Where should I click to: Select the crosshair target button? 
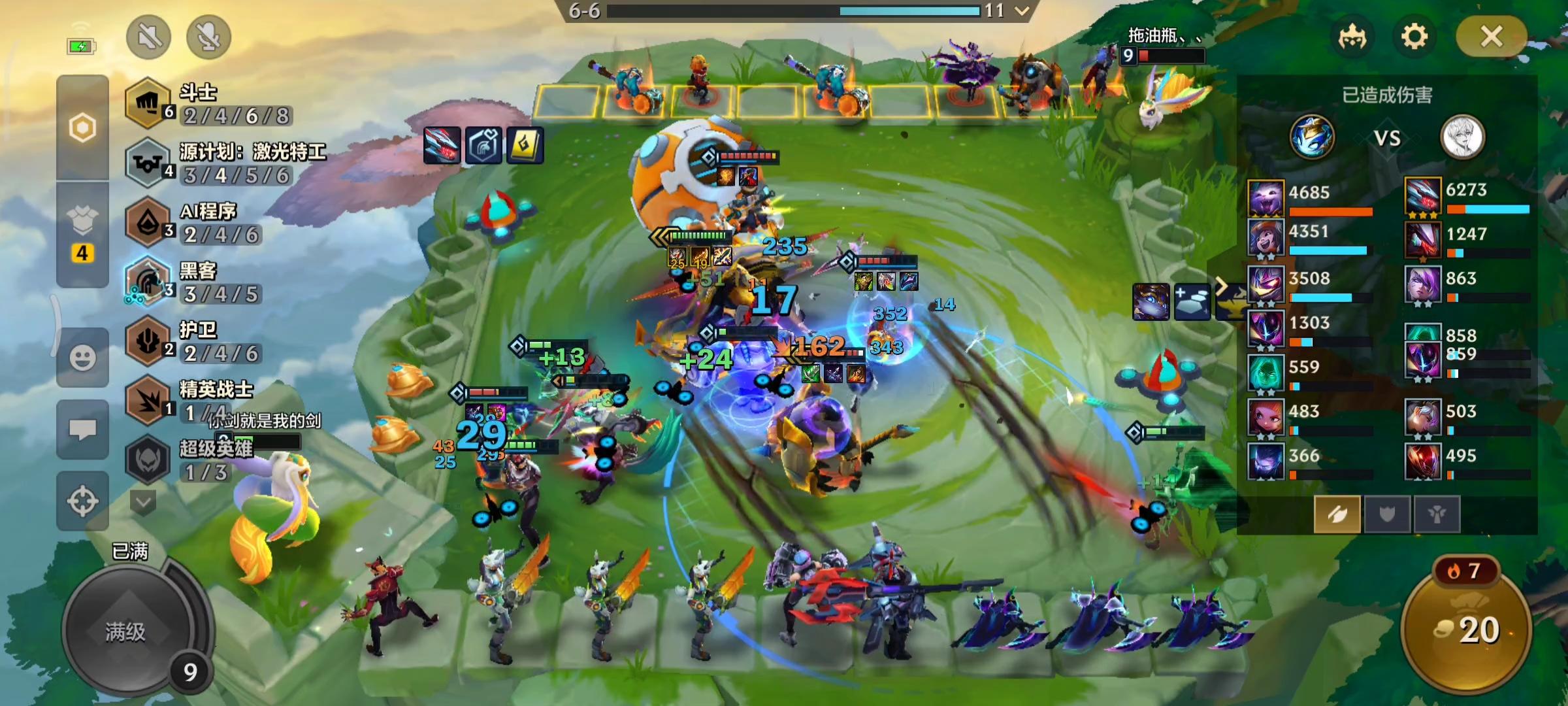click(x=82, y=501)
